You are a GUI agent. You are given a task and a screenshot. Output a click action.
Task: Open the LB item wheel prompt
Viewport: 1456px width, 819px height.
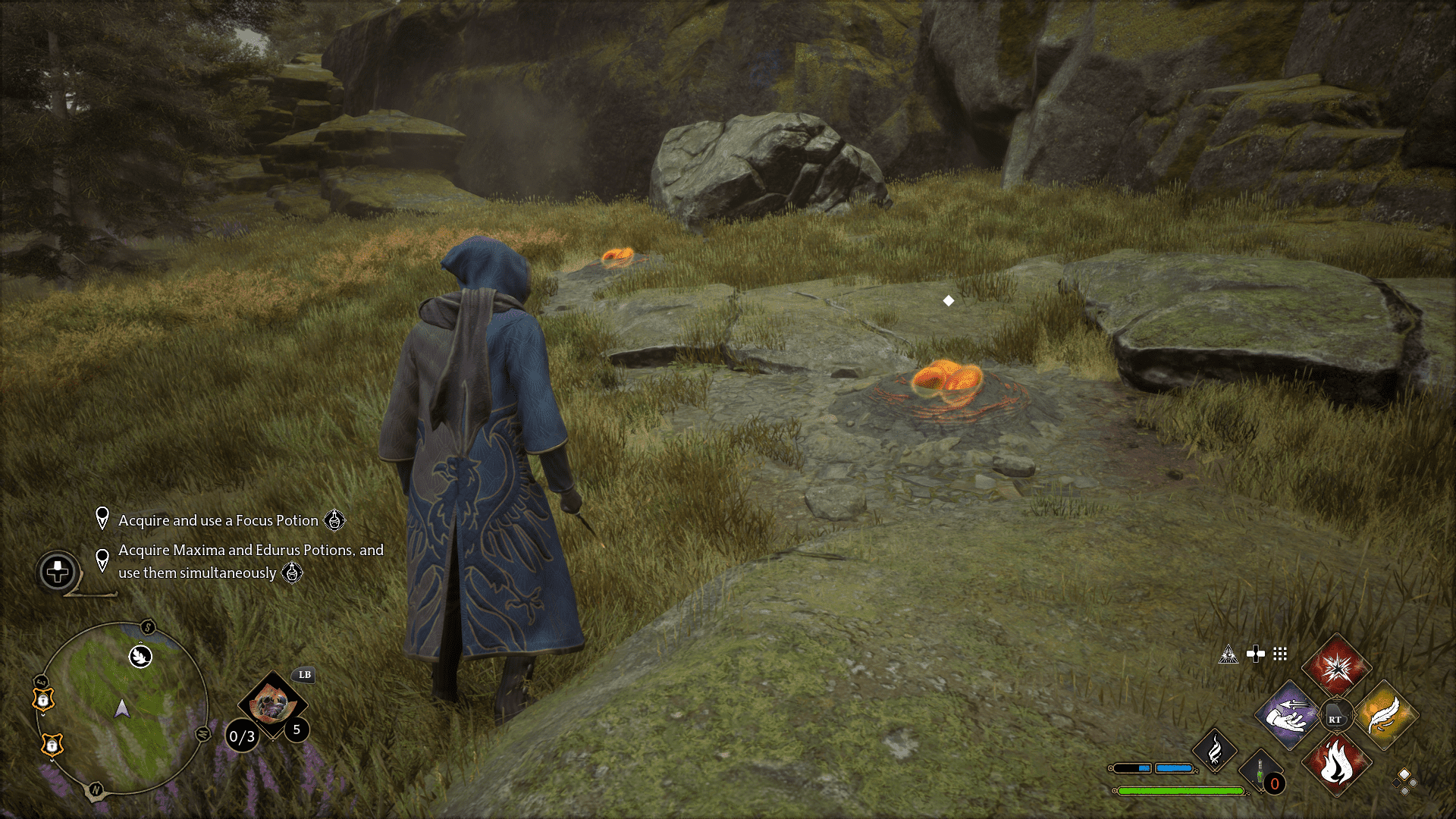[x=303, y=675]
